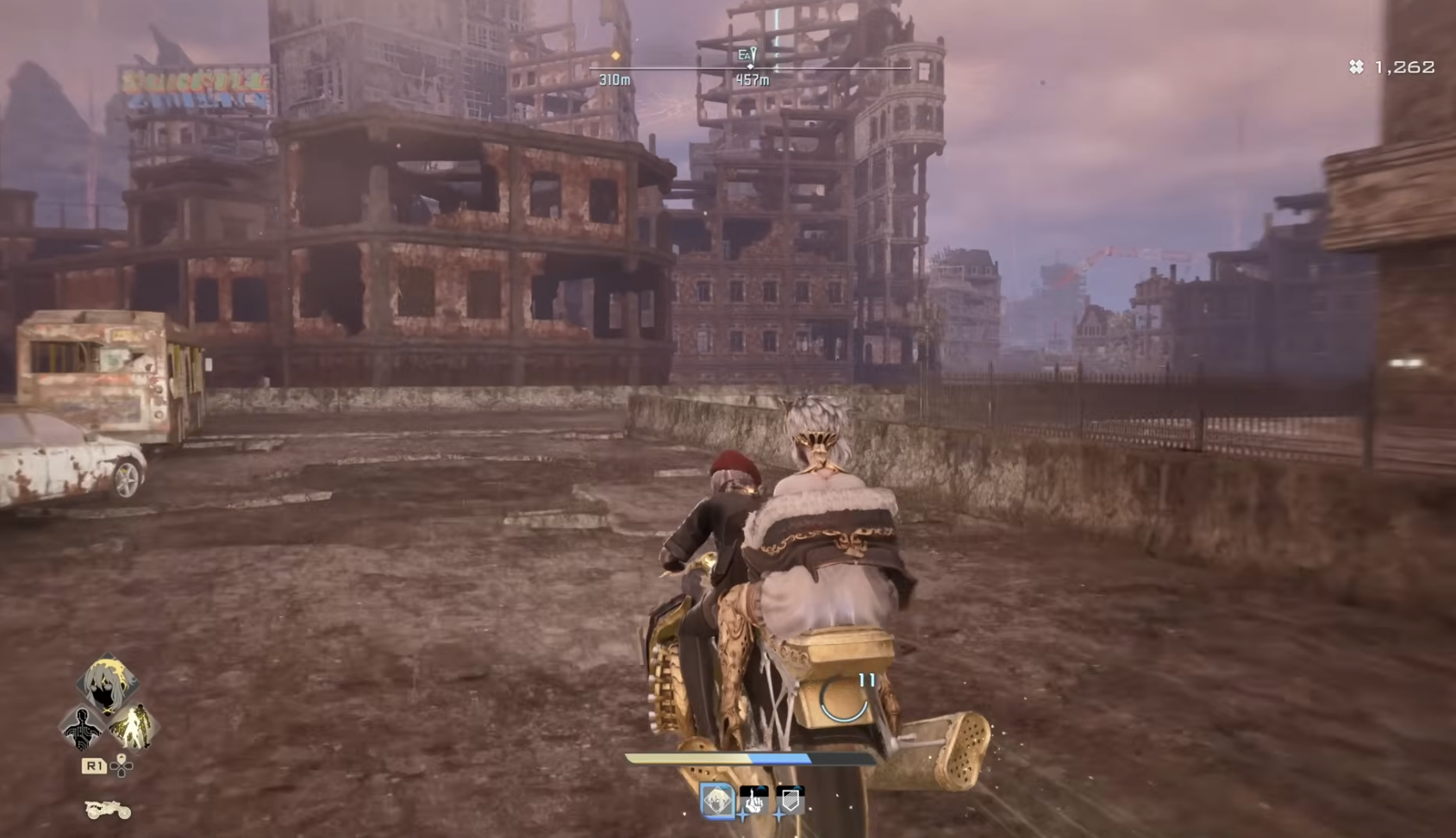Click the D-pad up indicator
This screenshot has height=838, width=1456.
click(122, 758)
